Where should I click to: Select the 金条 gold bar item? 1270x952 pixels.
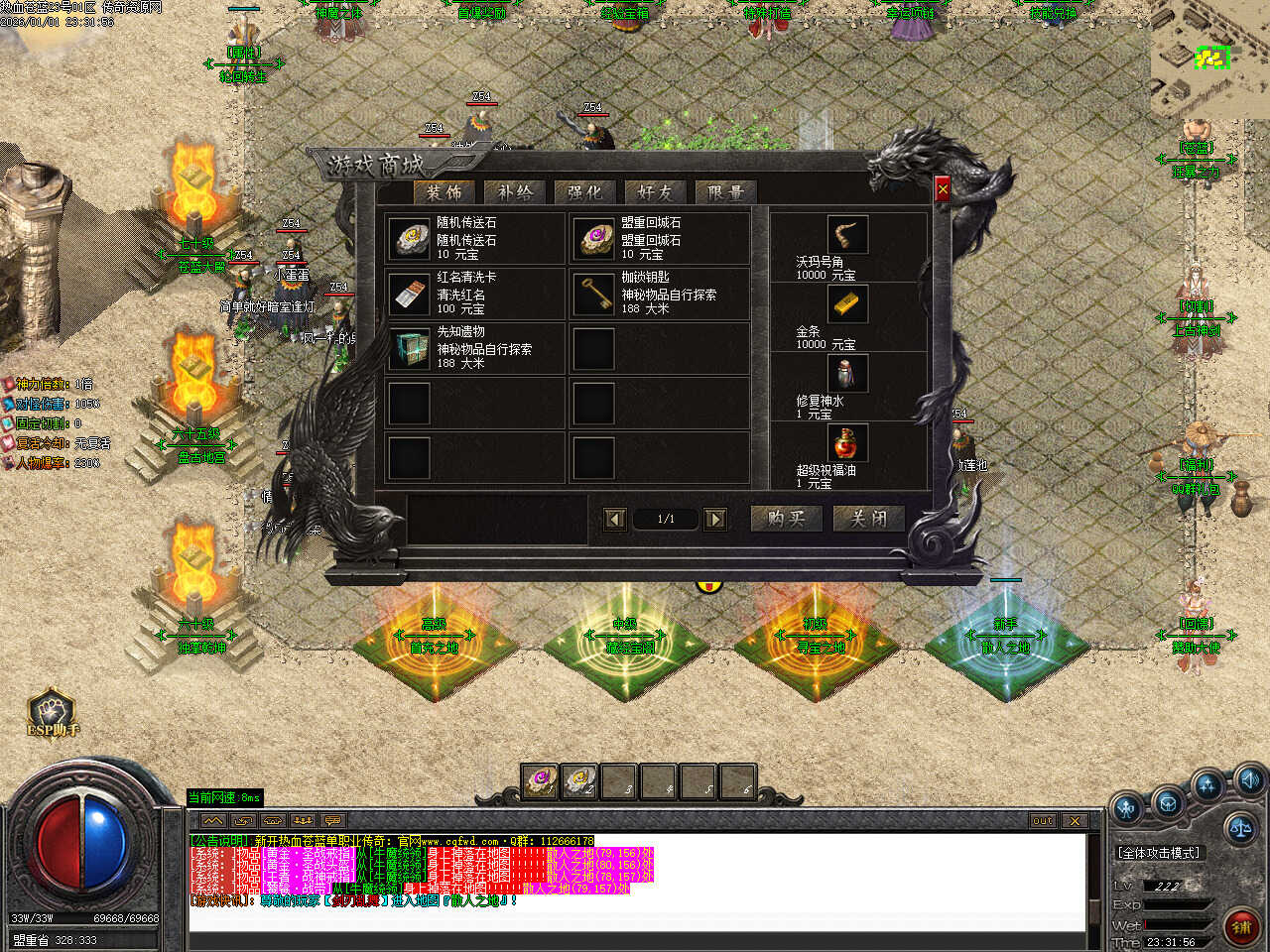(846, 304)
